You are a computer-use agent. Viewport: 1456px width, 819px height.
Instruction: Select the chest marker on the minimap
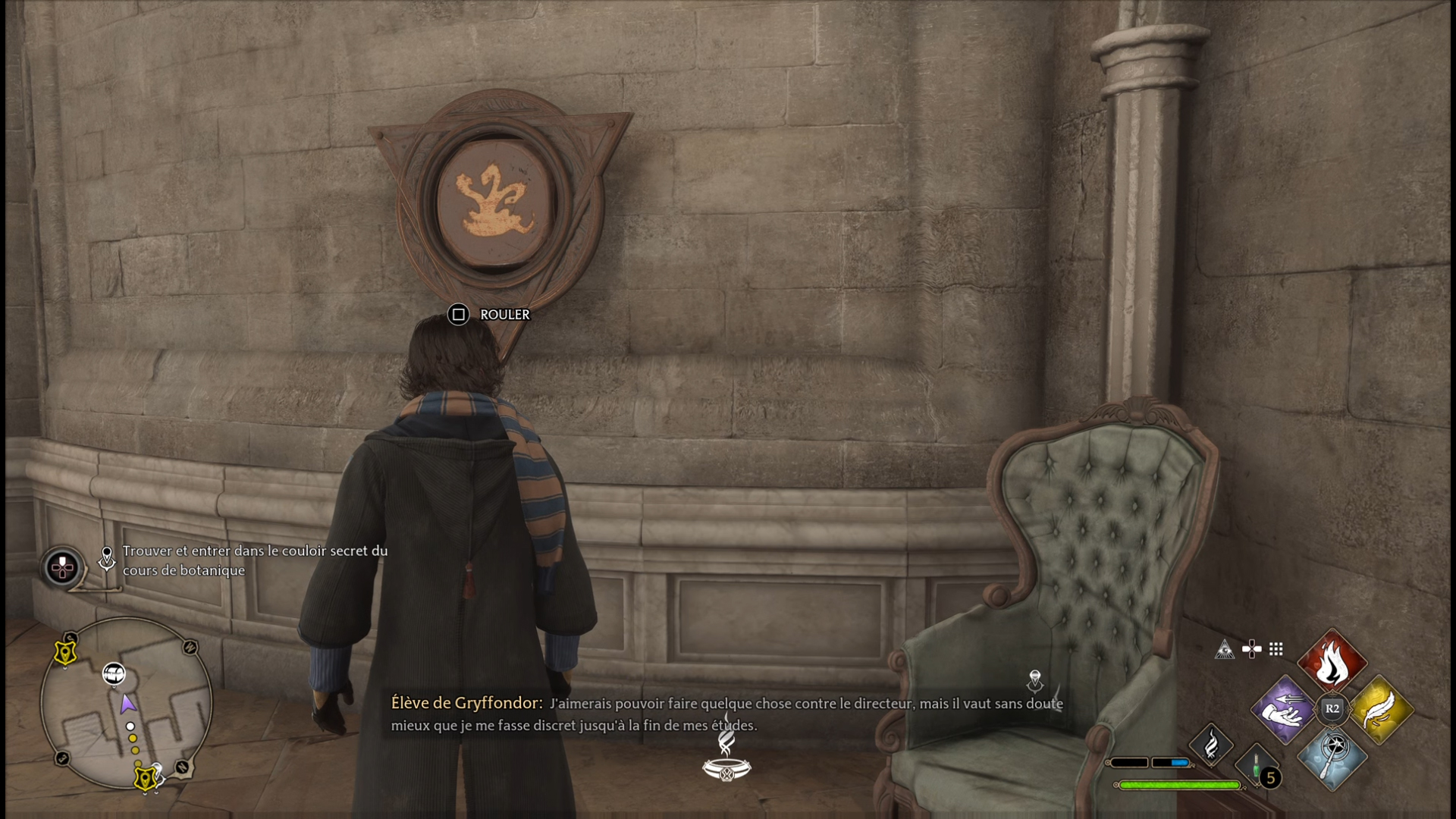click(114, 673)
